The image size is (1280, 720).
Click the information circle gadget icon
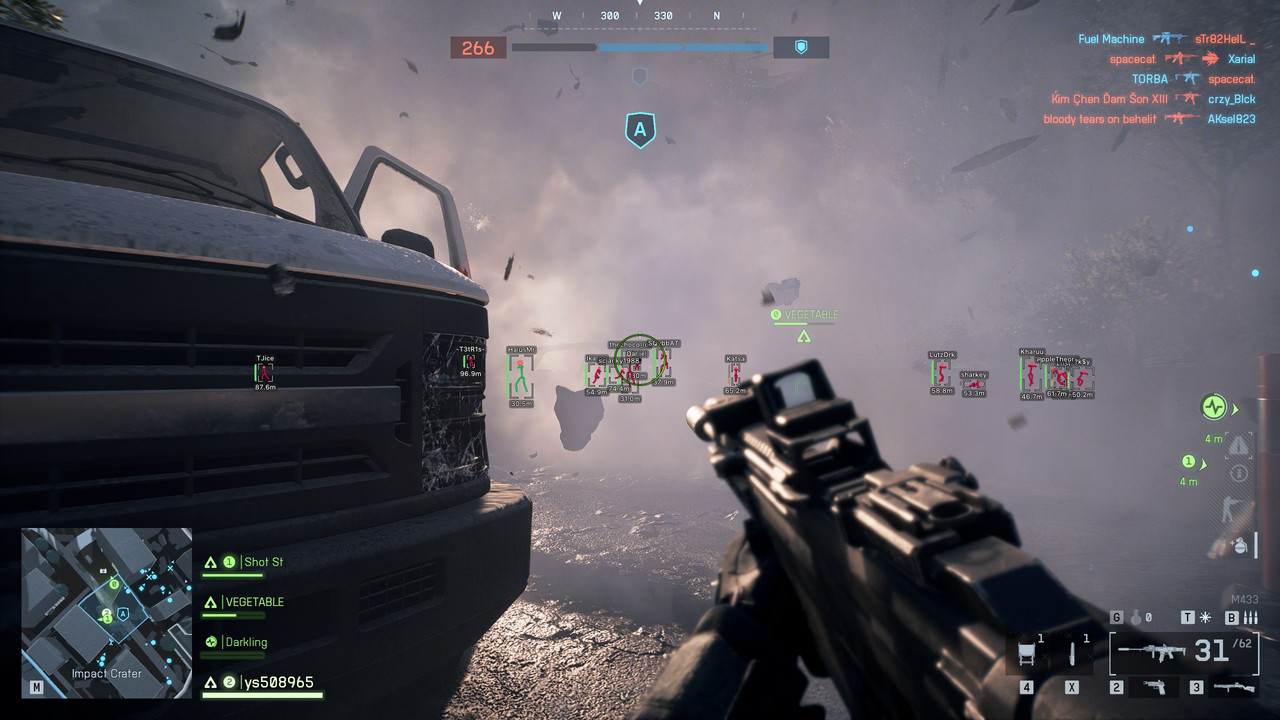tap(1238, 472)
